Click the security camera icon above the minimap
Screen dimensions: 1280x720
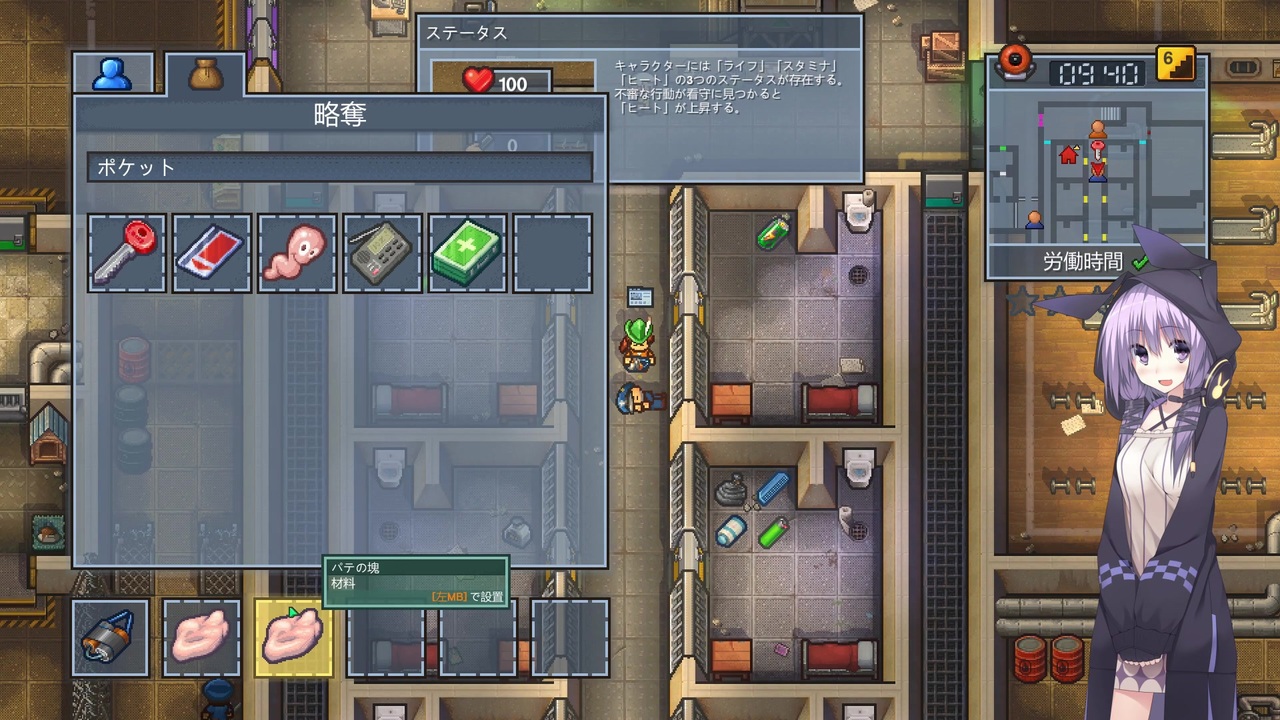(x=1016, y=62)
